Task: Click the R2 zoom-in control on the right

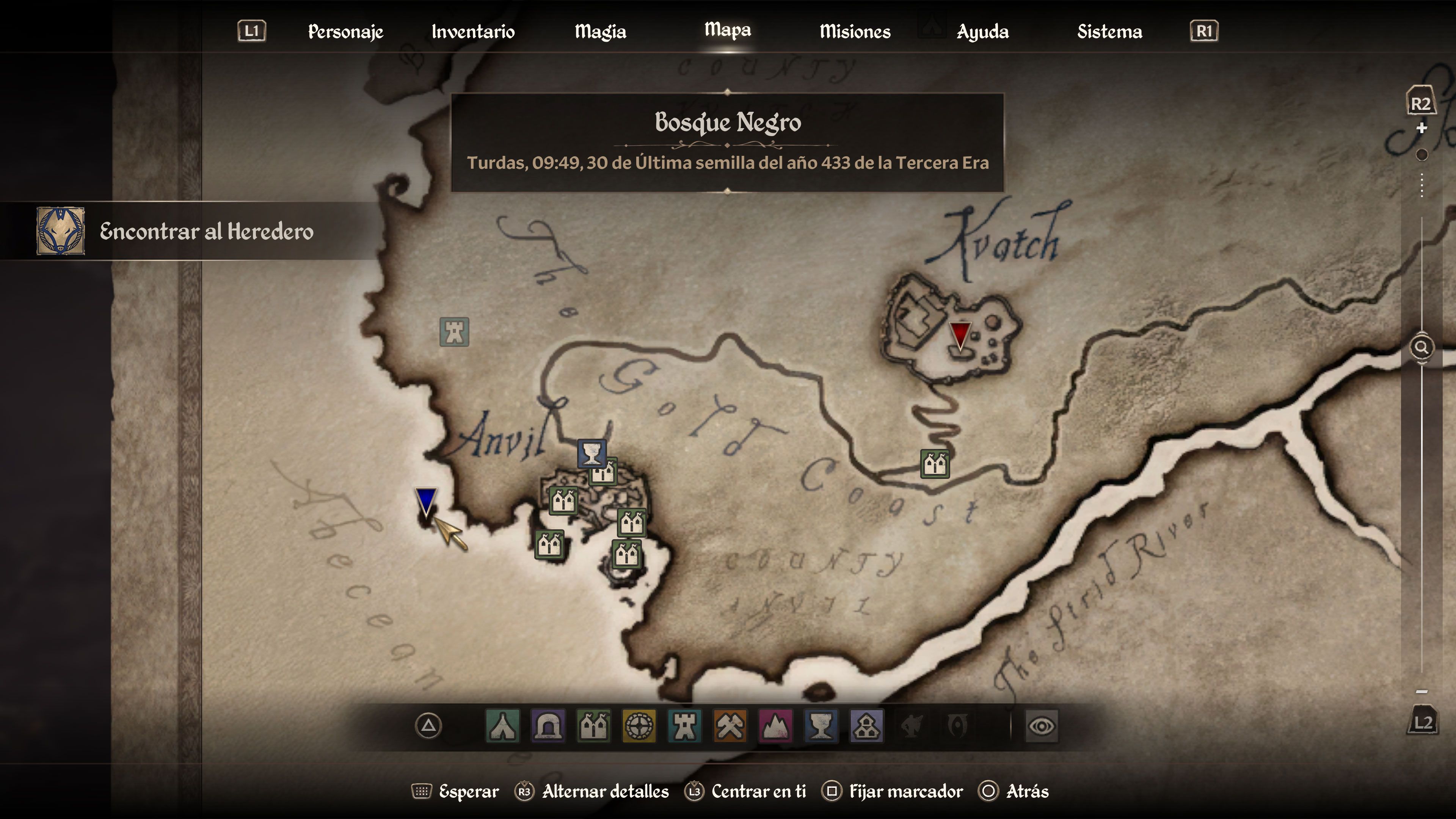Action: click(x=1421, y=104)
